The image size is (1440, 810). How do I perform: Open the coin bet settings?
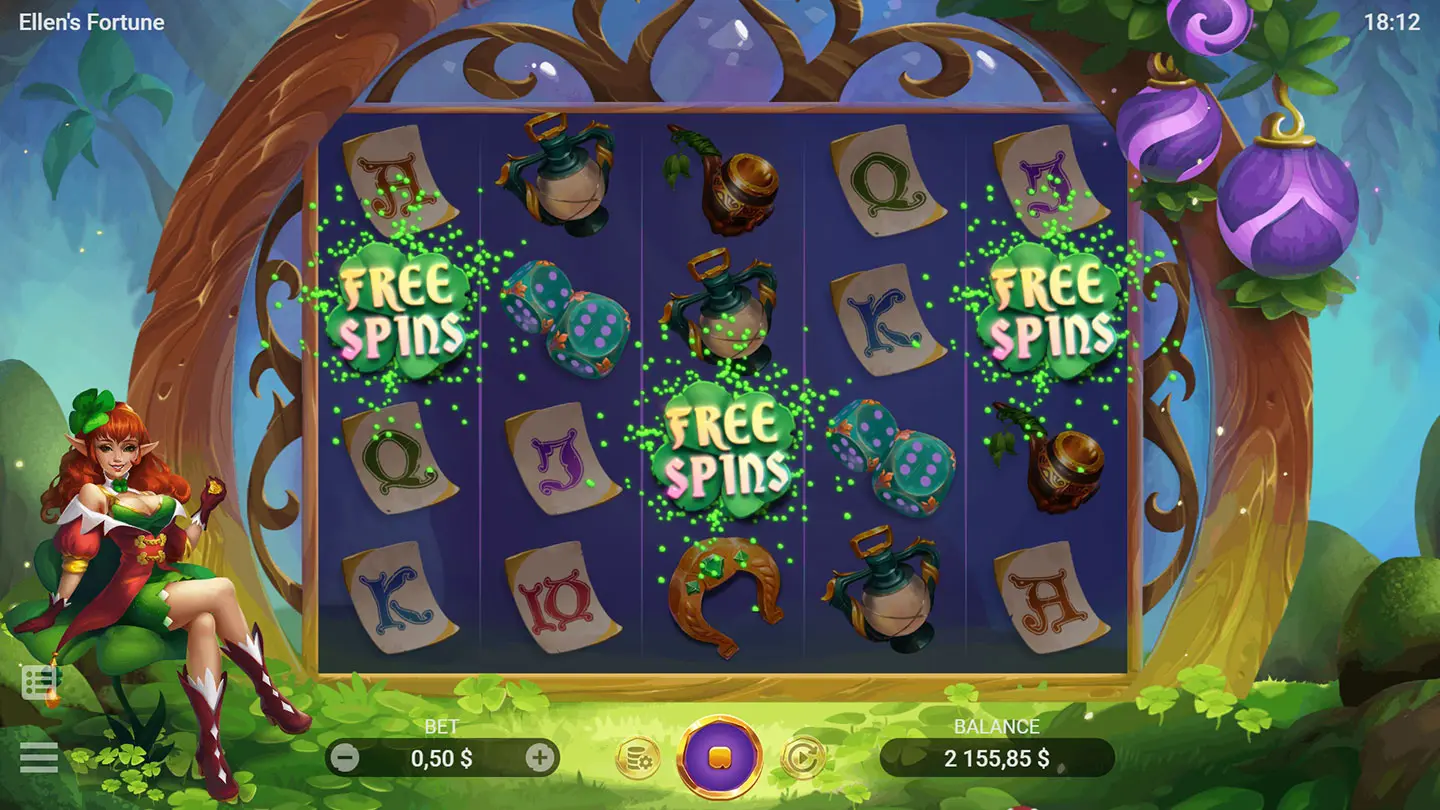(x=636, y=759)
